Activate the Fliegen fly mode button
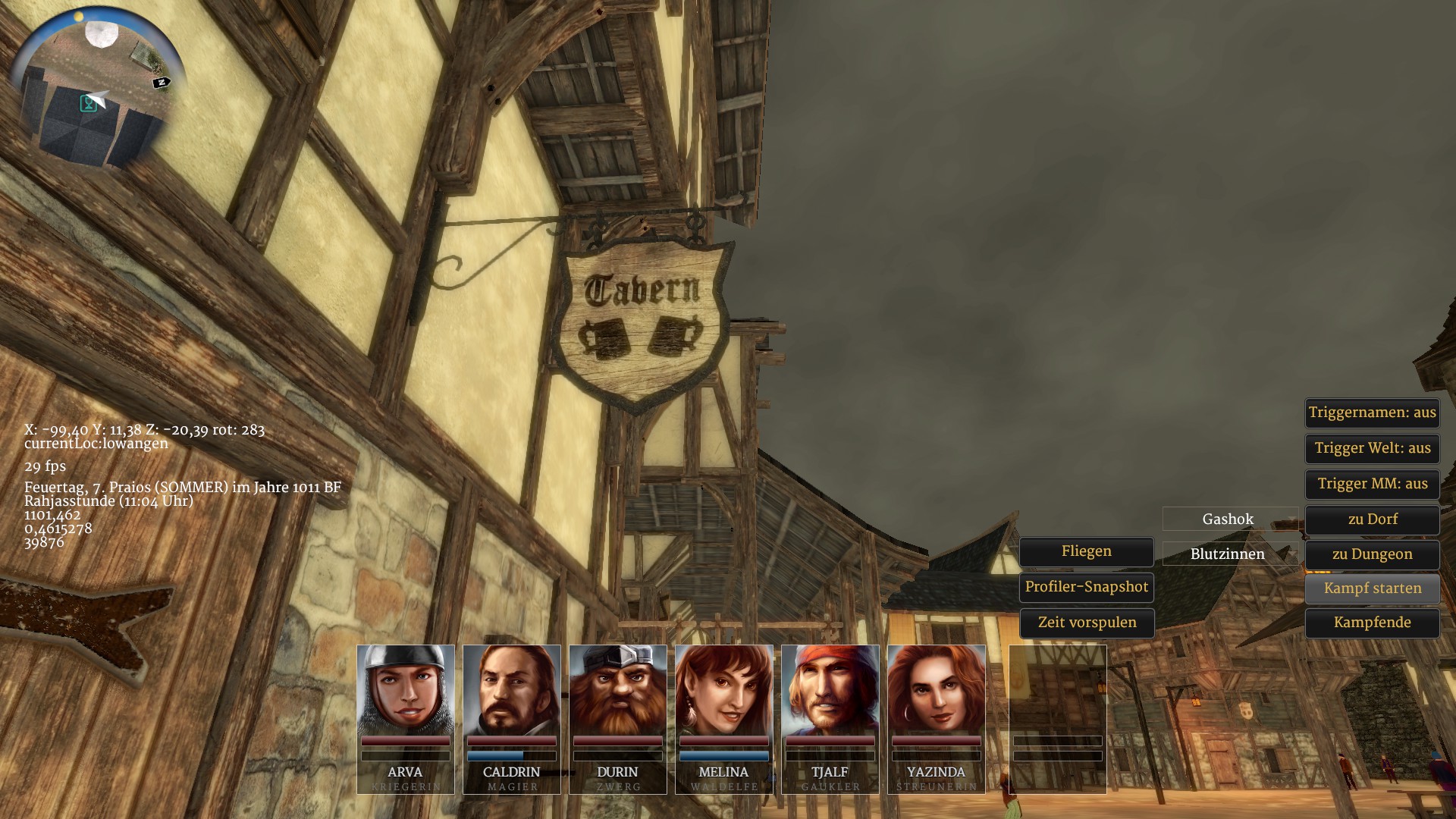This screenshot has width=1456, height=819. click(x=1086, y=552)
